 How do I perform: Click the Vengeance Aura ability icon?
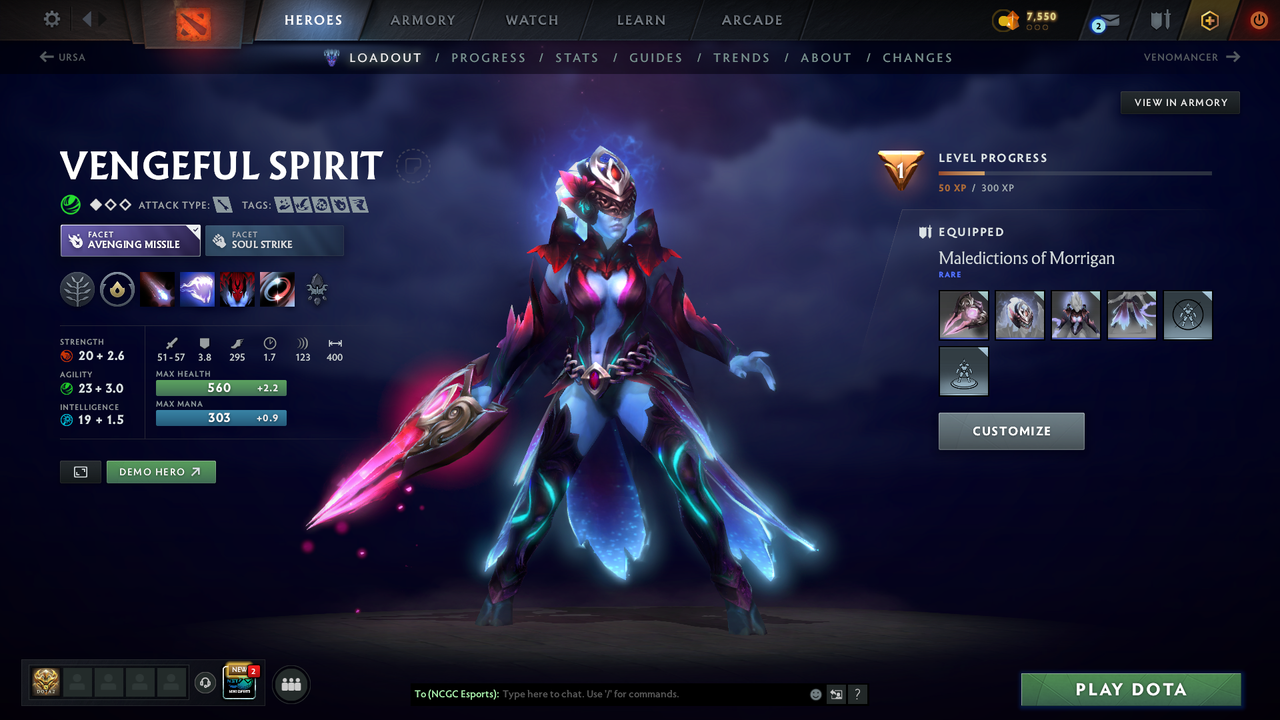[x=237, y=289]
